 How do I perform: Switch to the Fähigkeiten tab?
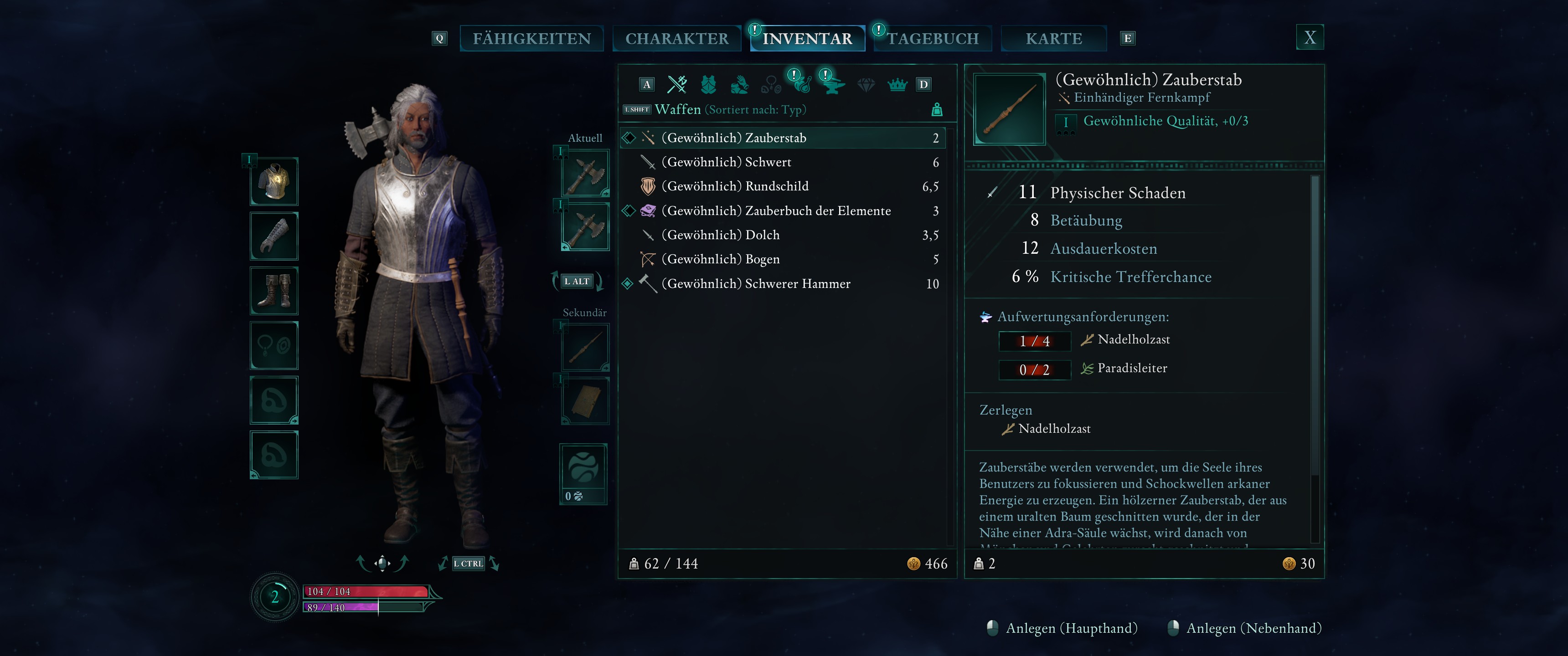click(531, 38)
